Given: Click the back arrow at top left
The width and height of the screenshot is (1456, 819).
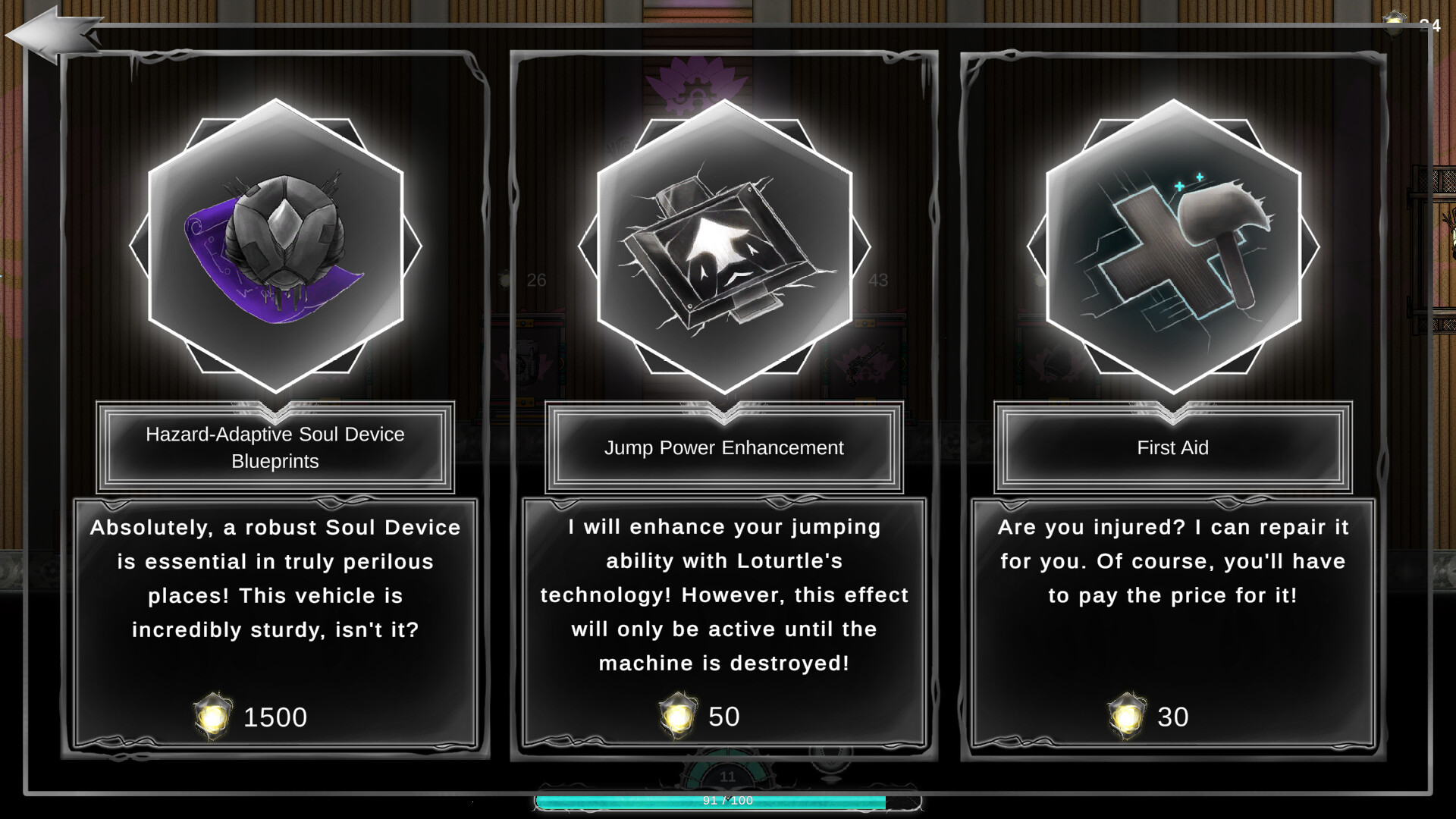Looking at the screenshot, I should pos(49,32).
